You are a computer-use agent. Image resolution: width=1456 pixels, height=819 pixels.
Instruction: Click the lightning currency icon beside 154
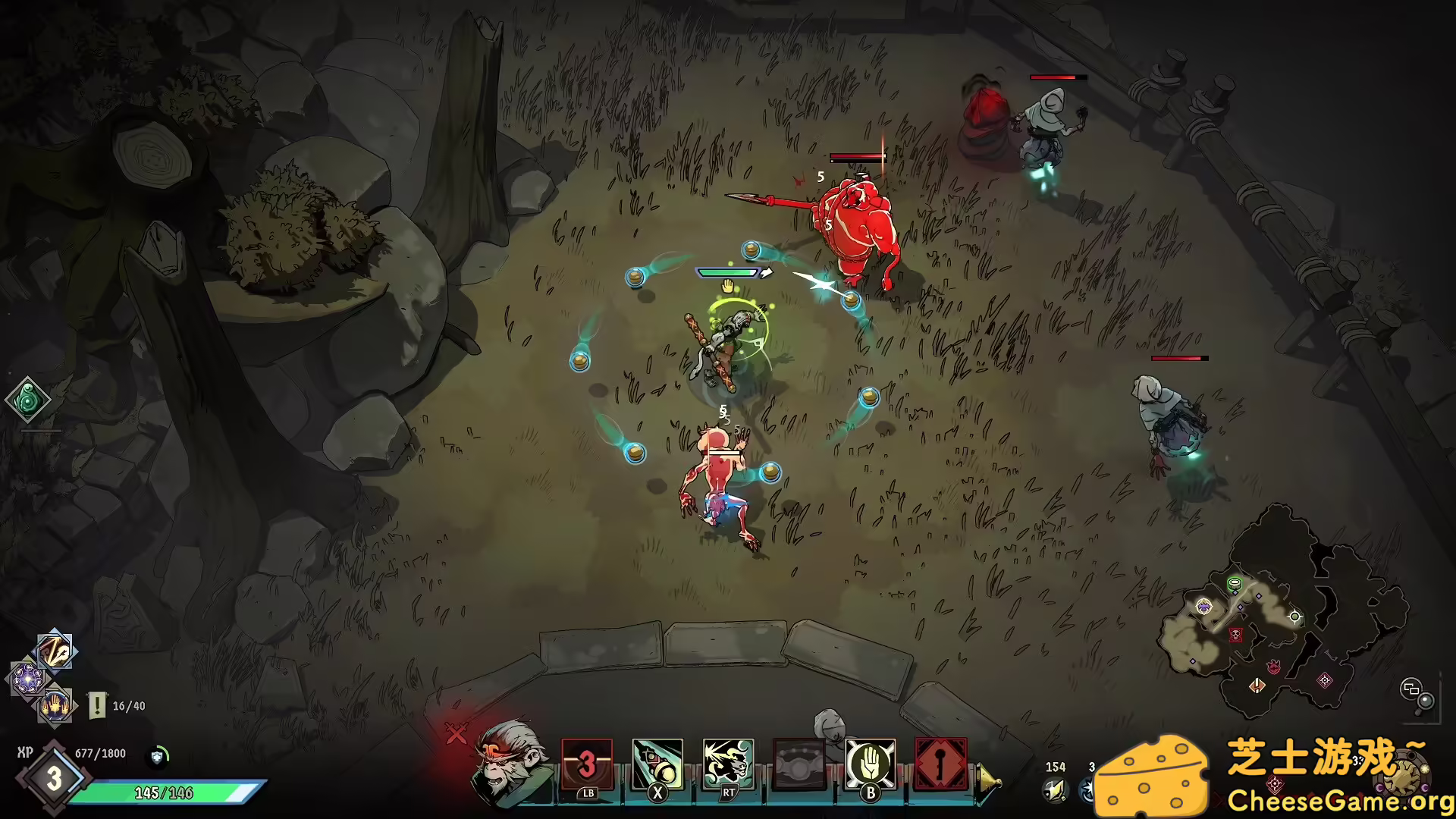point(1053,789)
